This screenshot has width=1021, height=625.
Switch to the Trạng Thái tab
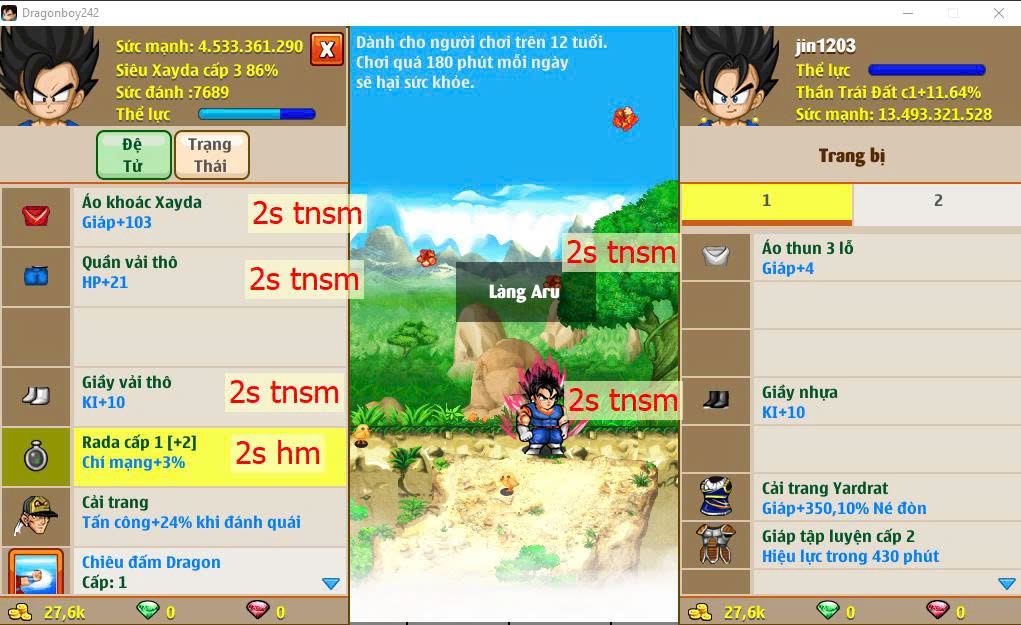[211, 155]
